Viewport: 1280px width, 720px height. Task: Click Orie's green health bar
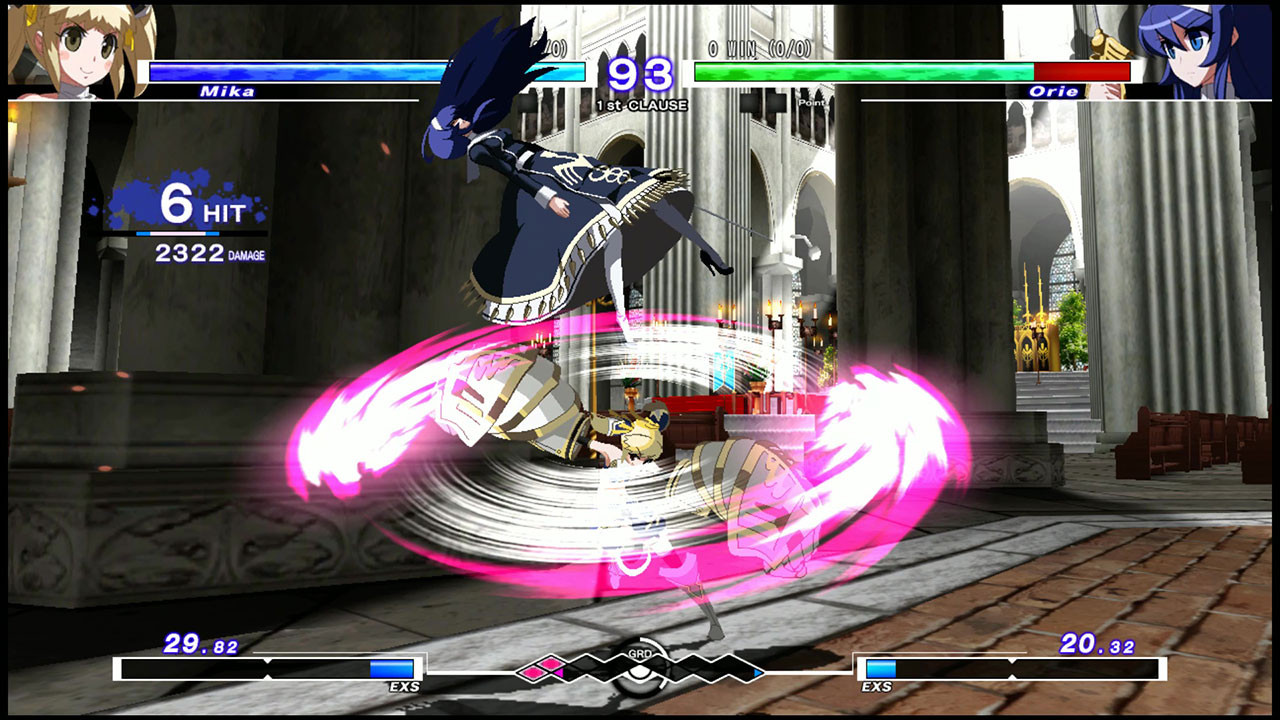(x=860, y=71)
